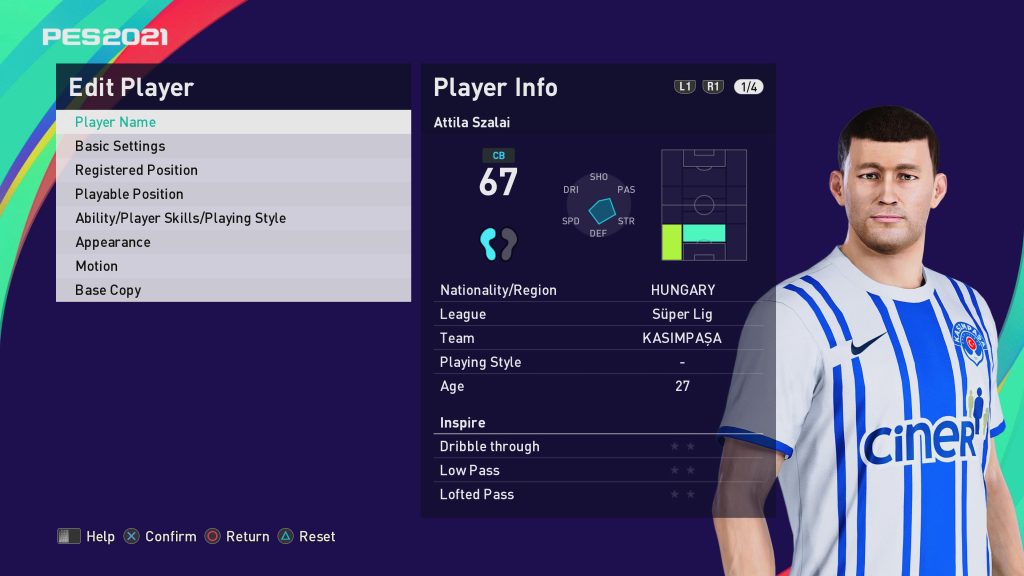The image size is (1024, 576).
Task: Click the position map pitch diagram
Action: click(704, 205)
